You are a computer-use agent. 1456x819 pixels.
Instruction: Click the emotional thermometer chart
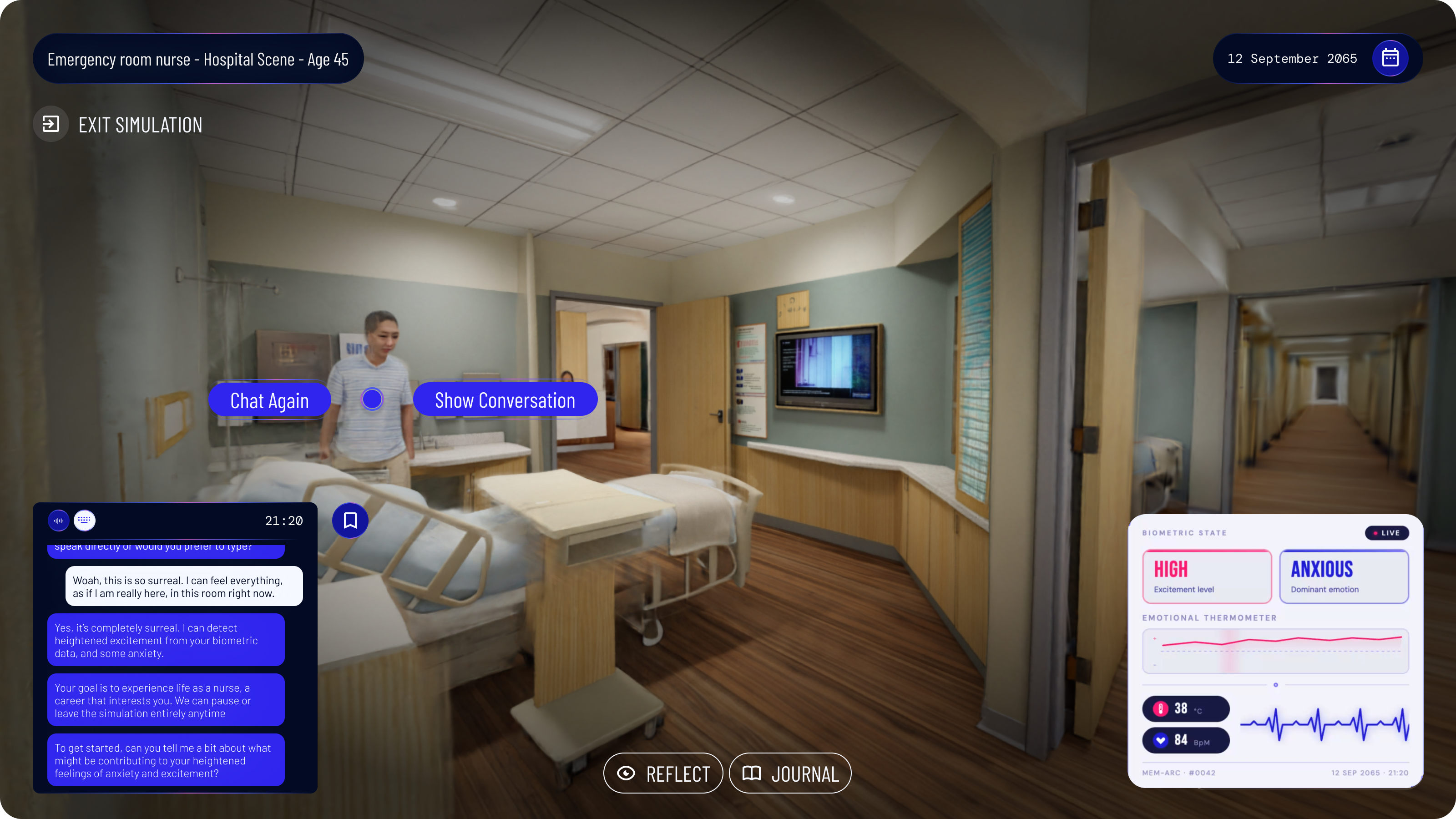pos(1275,651)
